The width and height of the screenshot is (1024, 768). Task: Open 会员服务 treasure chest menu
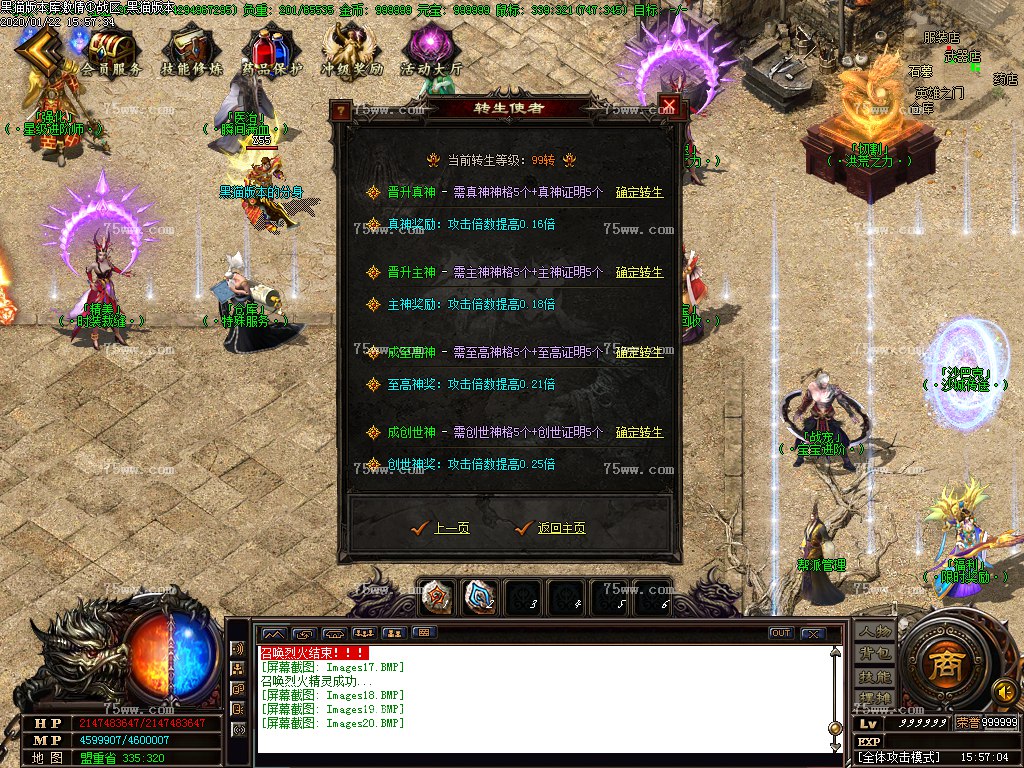pyautogui.click(x=110, y=51)
